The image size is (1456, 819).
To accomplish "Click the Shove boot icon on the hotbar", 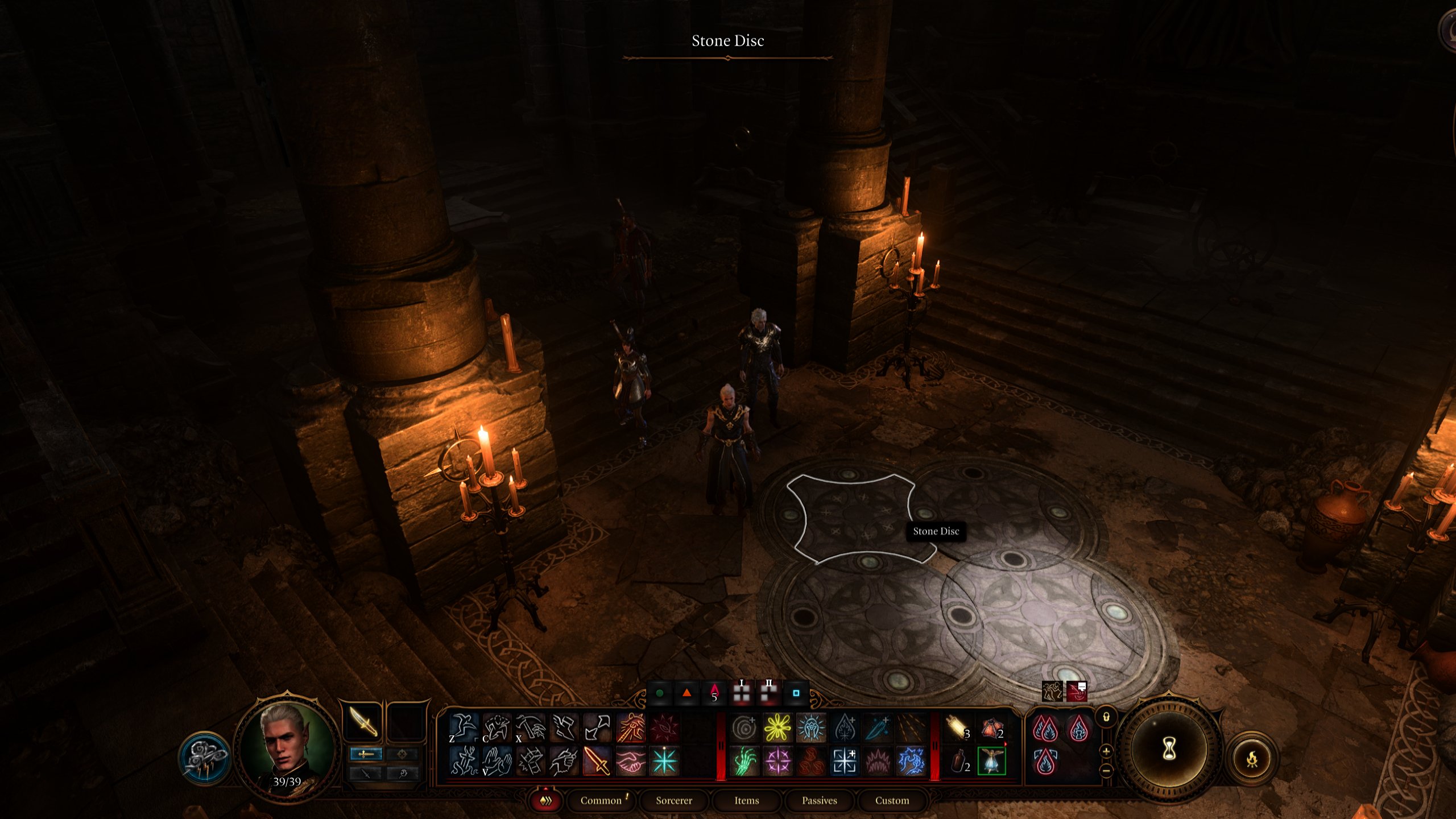I will point(565,728).
